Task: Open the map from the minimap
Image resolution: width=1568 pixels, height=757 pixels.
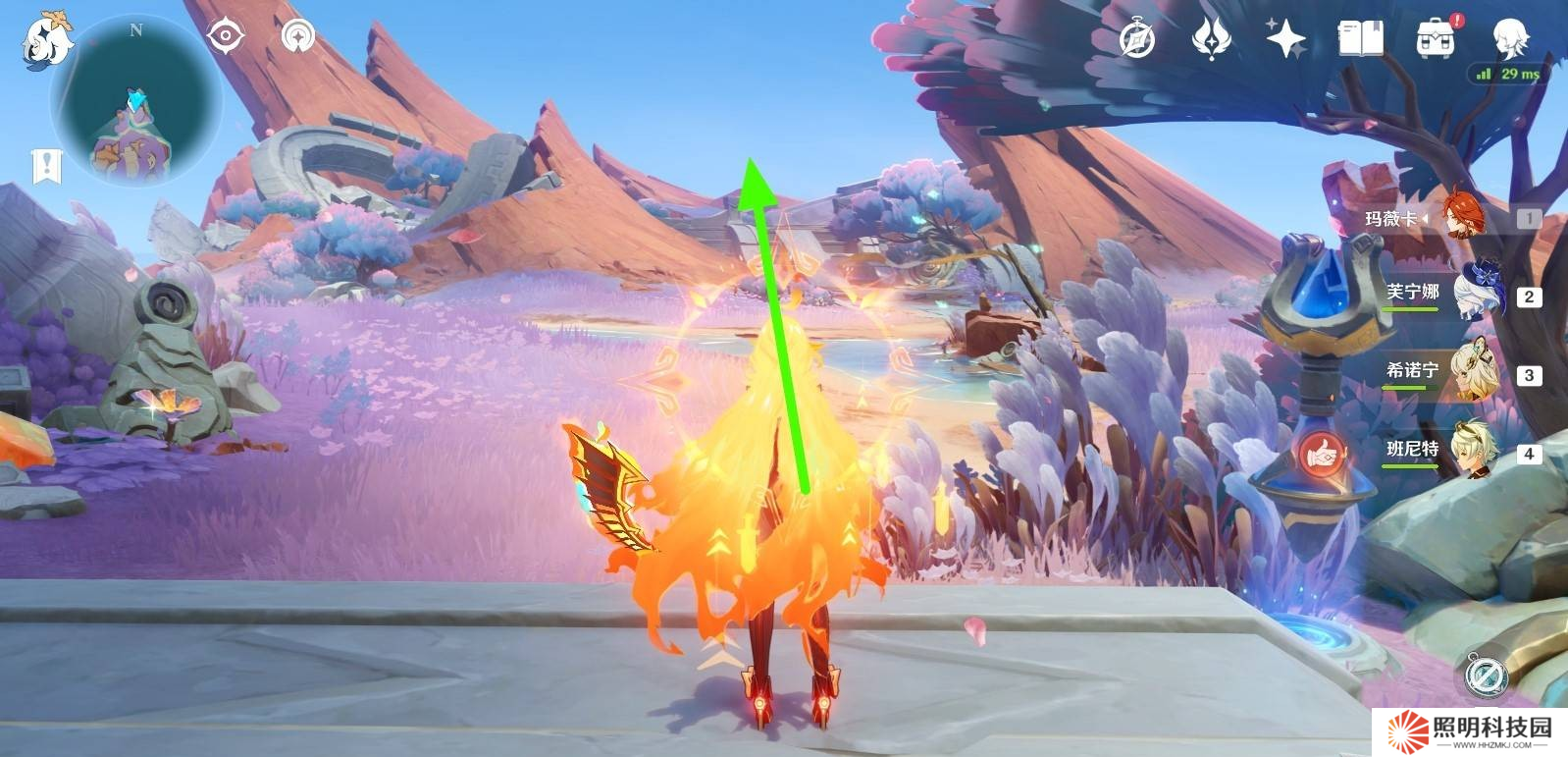Action: [x=136, y=102]
